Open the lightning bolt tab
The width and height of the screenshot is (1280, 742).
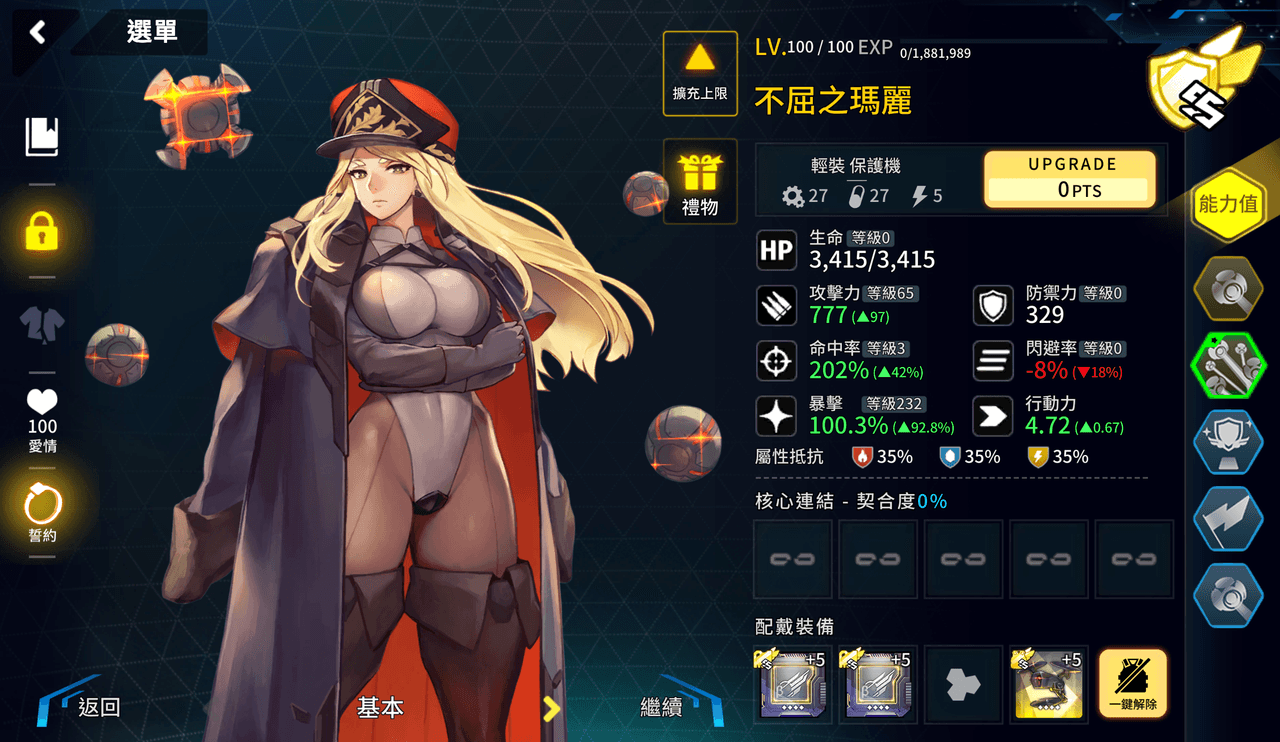1229,519
